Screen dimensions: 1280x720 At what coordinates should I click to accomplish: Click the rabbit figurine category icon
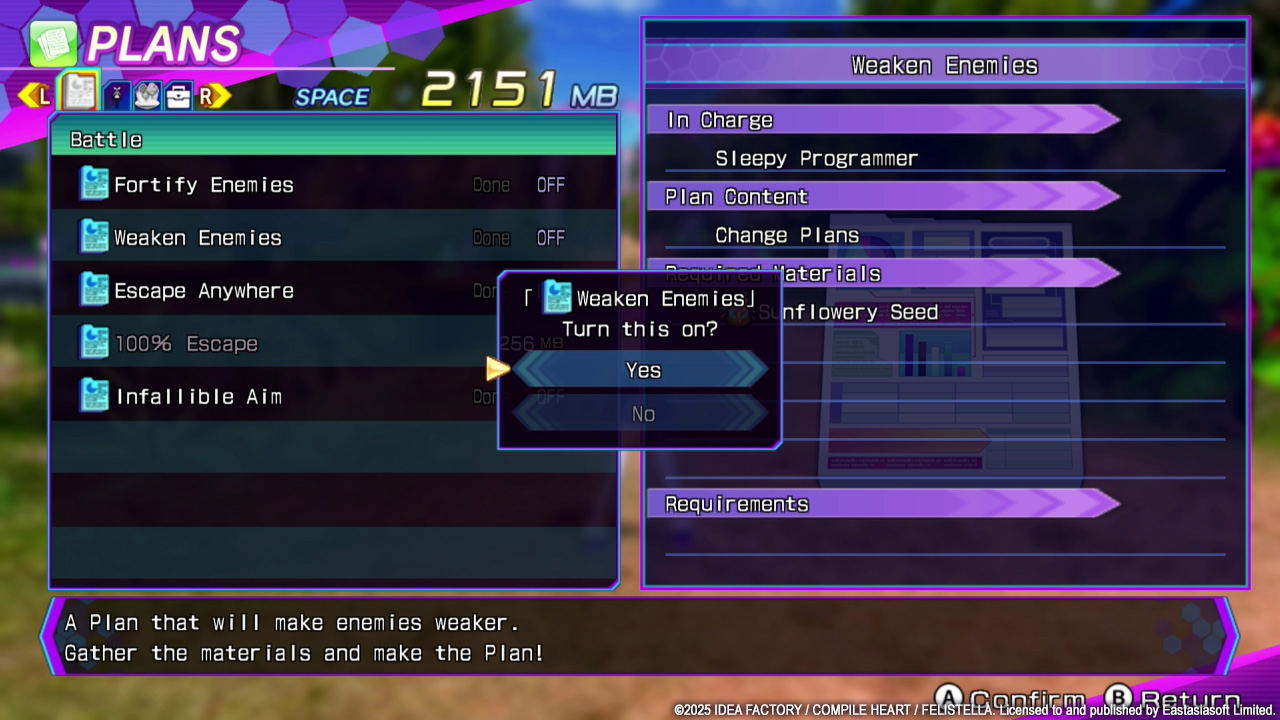pyautogui.click(x=117, y=92)
